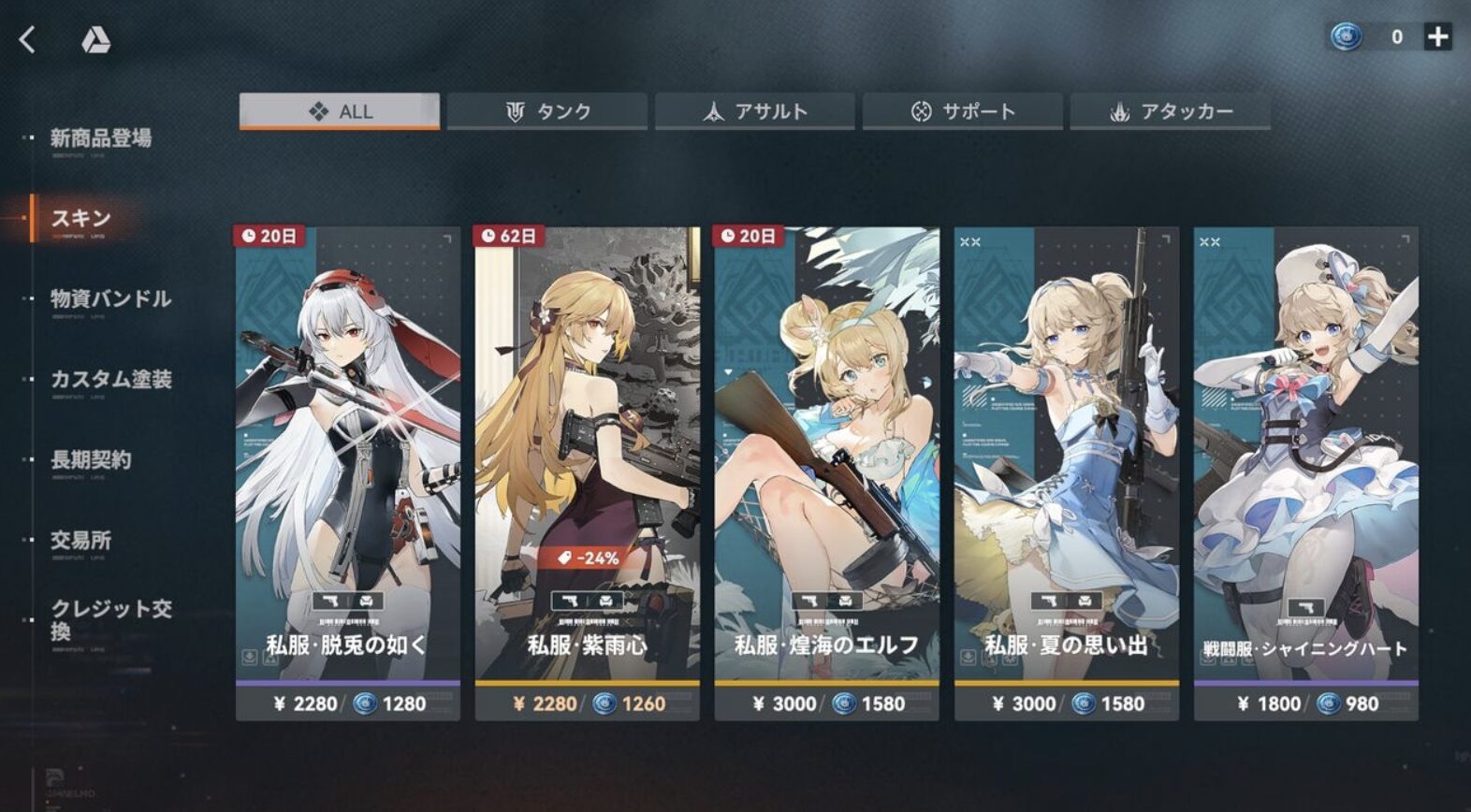Click the assault rifle icon on the アサルト tab
The image size is (1471, 812).
711,110
